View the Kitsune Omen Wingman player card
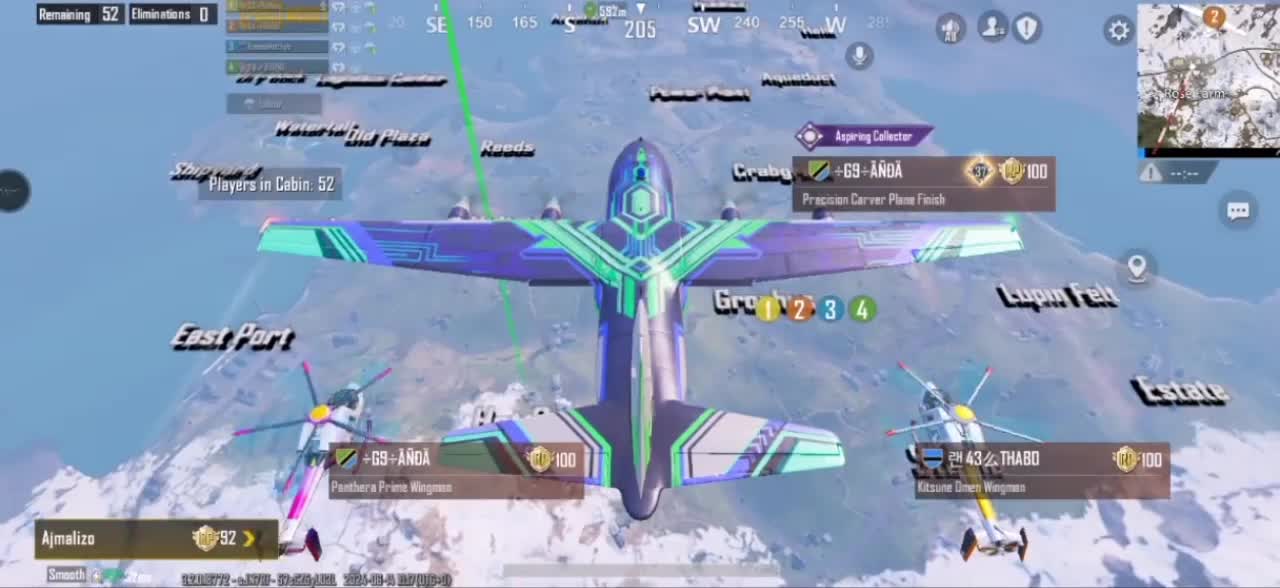 (x=1041, y=470)
